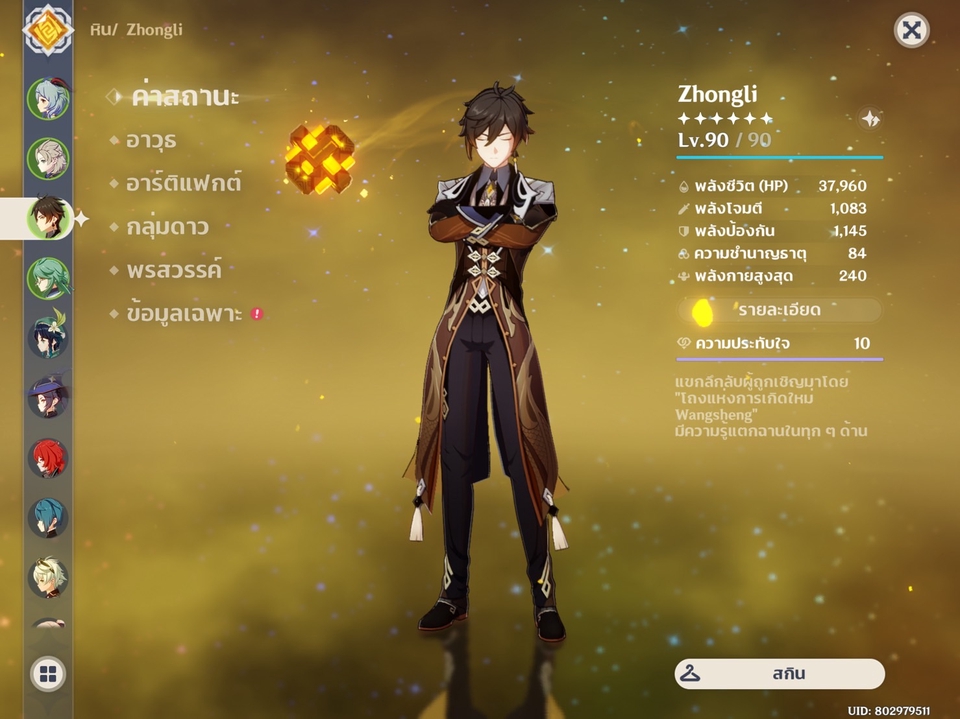Select the green-haired Baizhu portrait
Viewport: 960px width, 719px height.
click(x=48, y=278)
